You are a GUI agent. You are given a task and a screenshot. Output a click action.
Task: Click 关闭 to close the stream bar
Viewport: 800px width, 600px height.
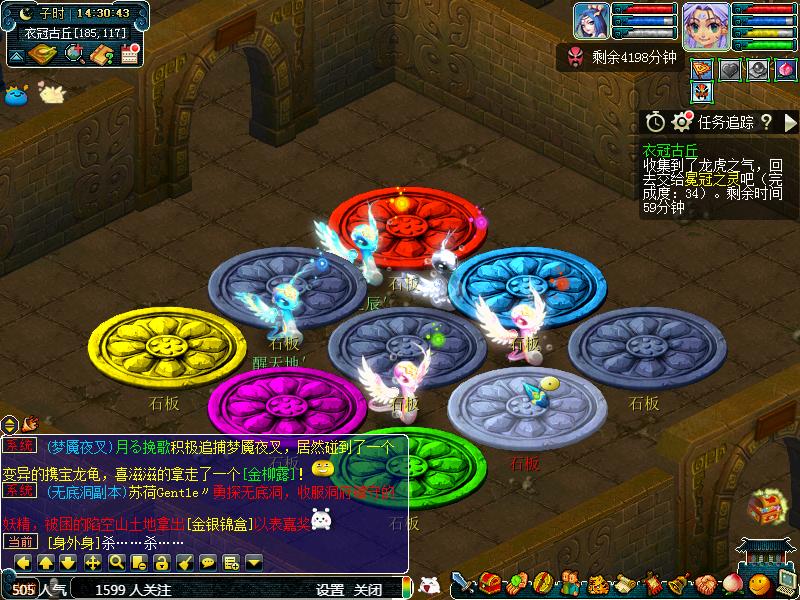368,590
